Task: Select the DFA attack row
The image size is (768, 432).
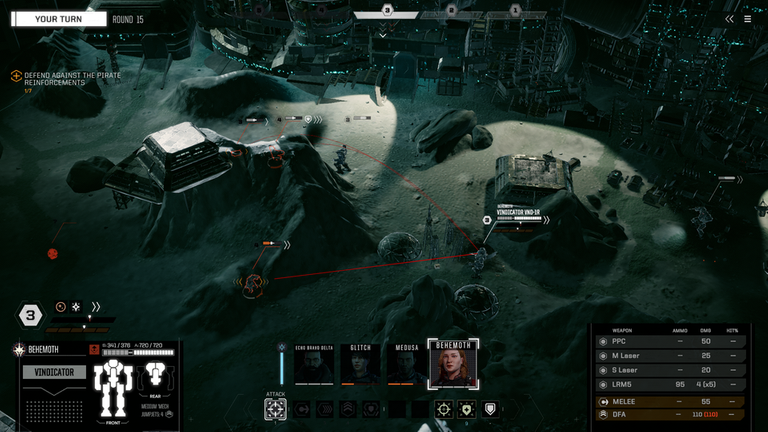Action: coord(670,414)
